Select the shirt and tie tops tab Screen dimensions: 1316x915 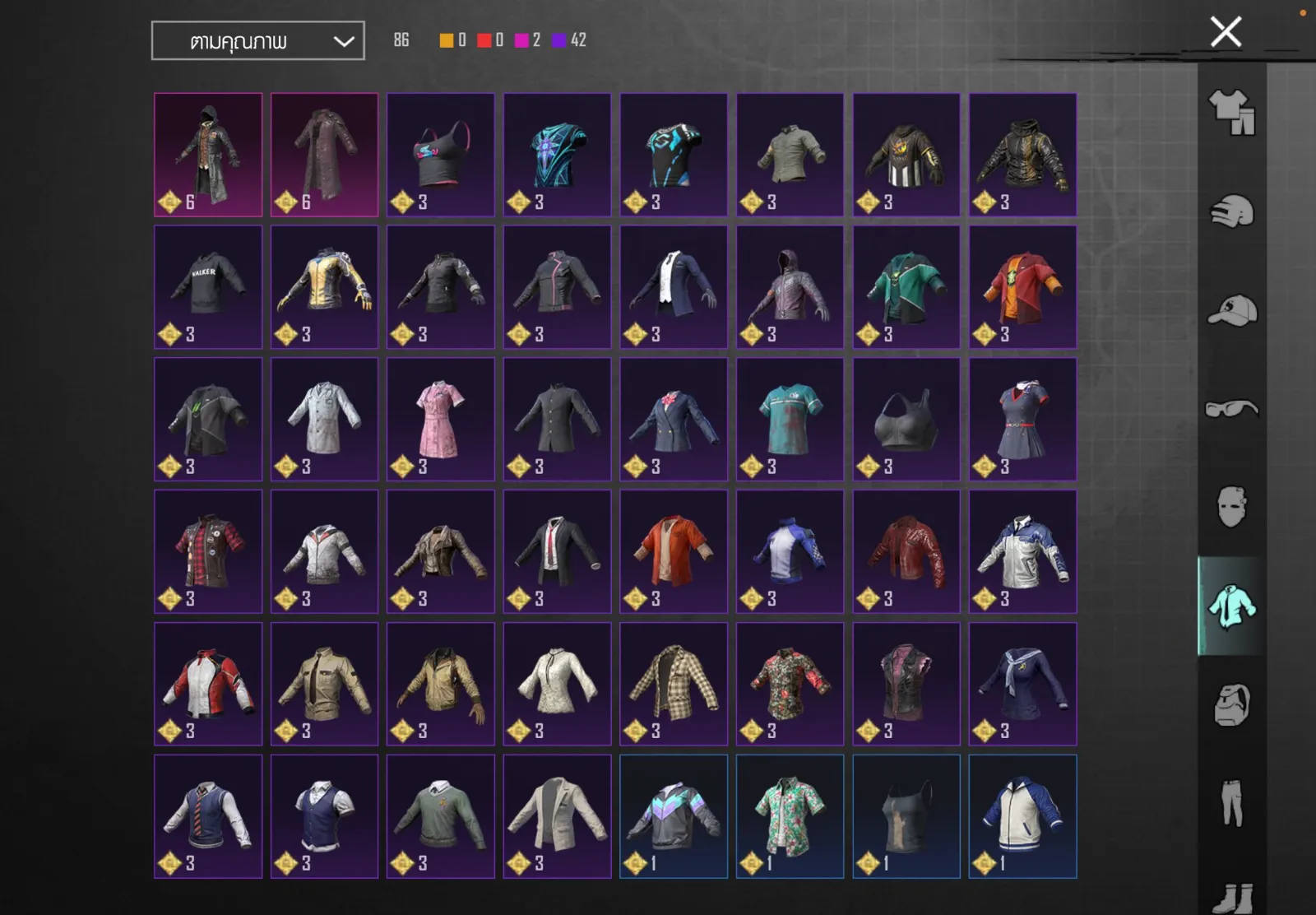[x=1231, y=606]
